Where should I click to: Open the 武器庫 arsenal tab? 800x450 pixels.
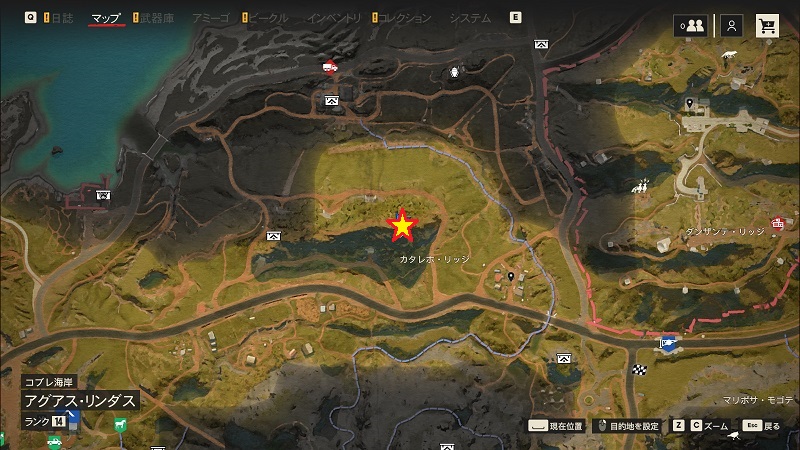tap(156, 18)
